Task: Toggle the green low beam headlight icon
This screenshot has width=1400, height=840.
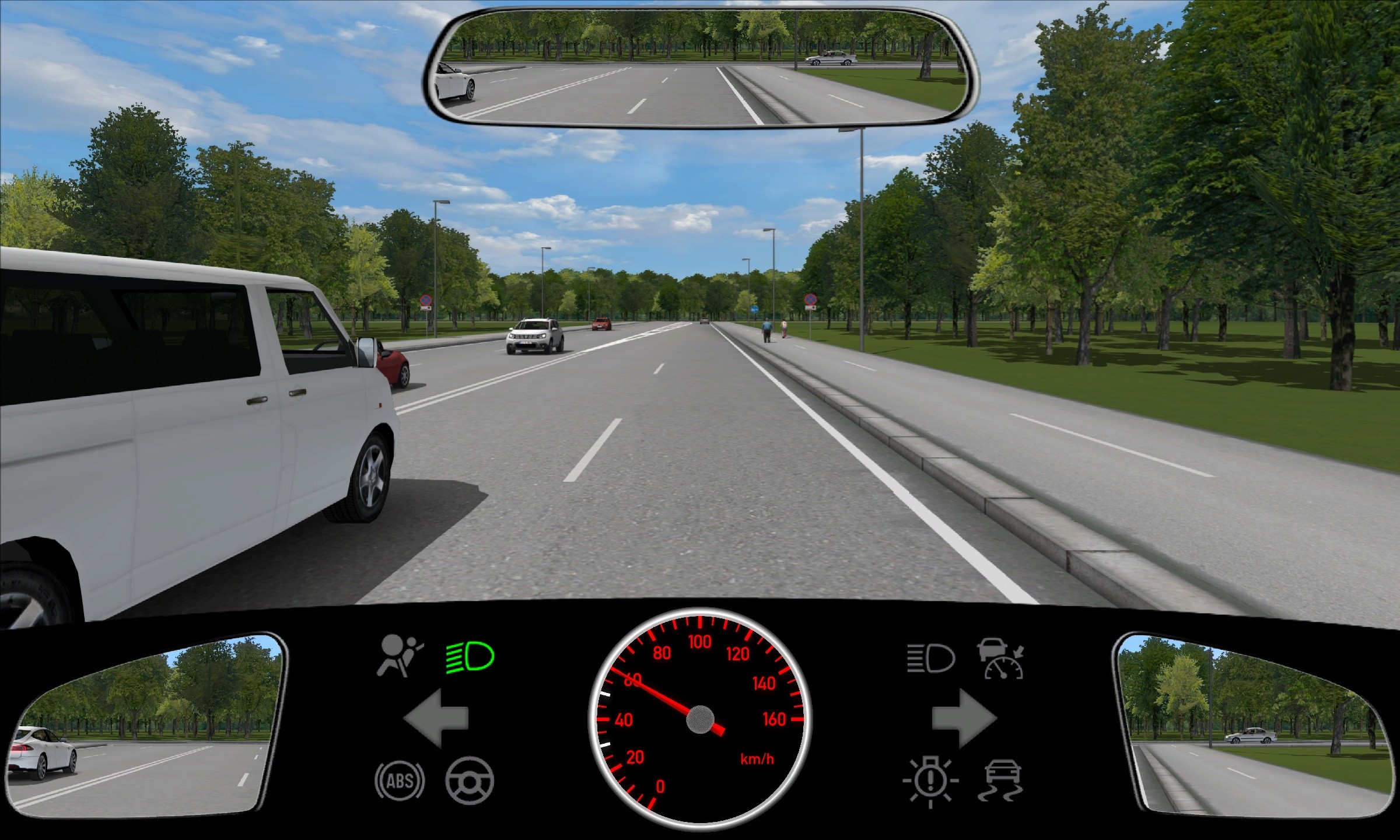Action: (x=470, y=657)
